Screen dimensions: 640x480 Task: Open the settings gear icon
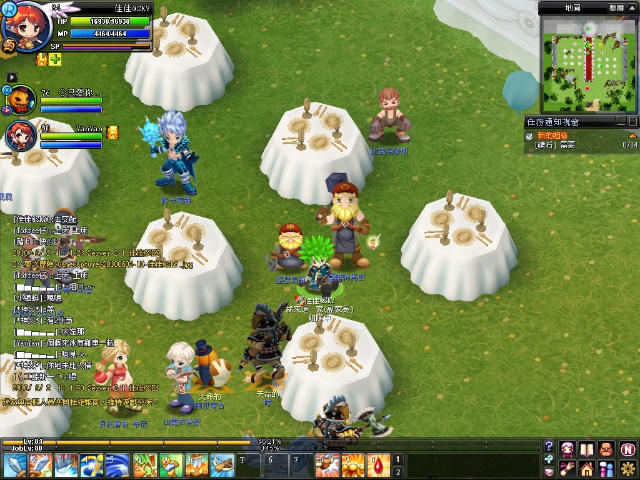click(627, 467)
